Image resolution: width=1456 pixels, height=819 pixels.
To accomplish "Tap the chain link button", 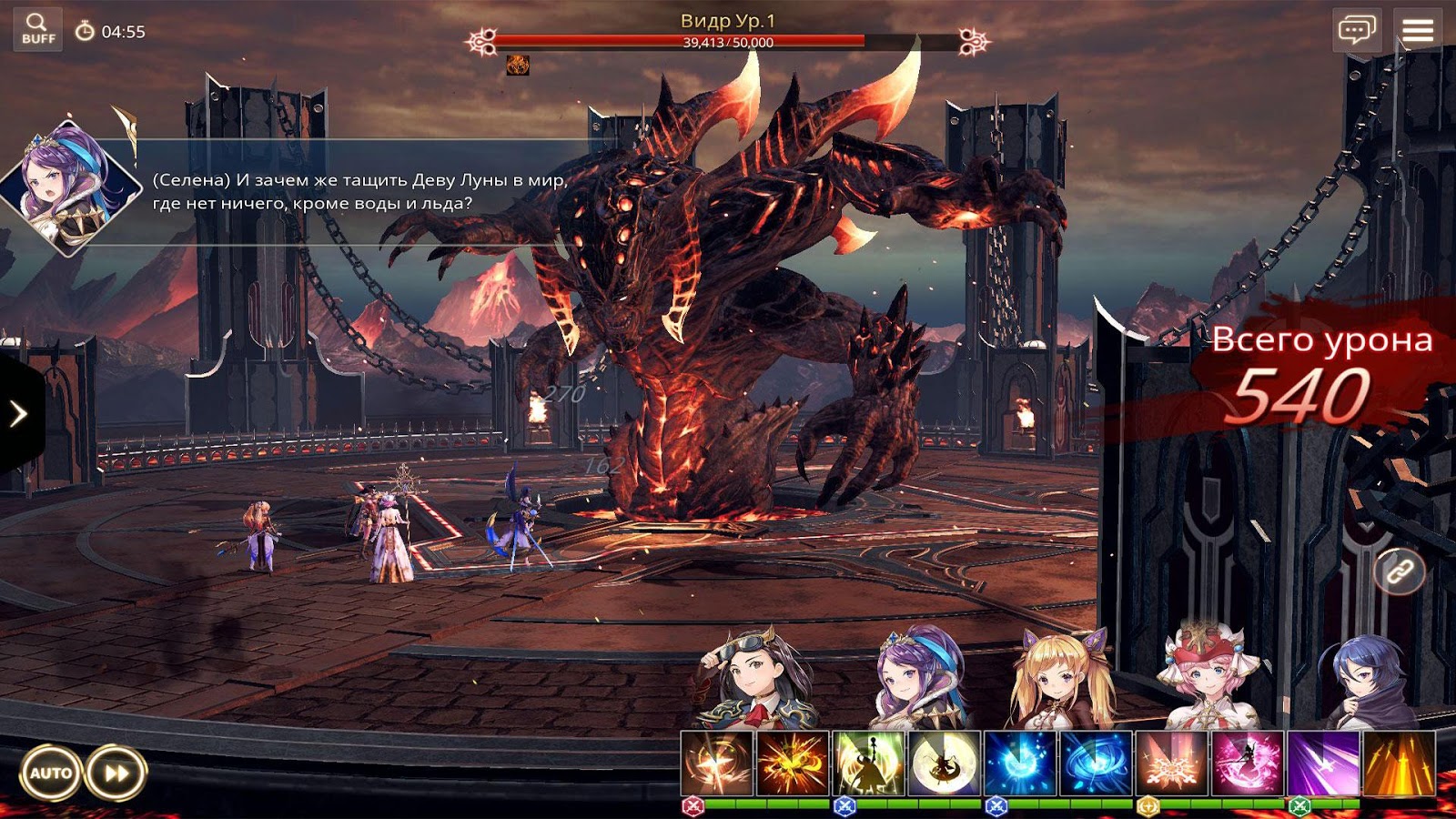I will [1399, 571].
